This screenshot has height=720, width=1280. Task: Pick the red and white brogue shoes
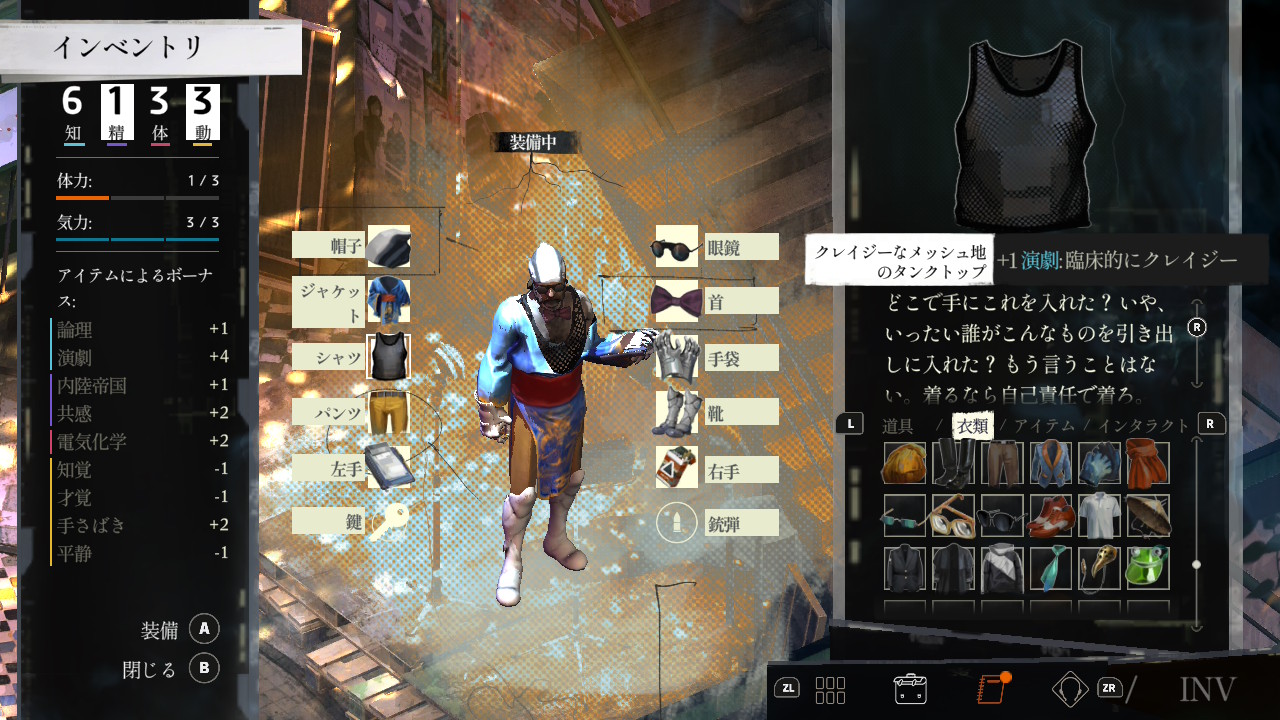click(x=1048, y=516)
